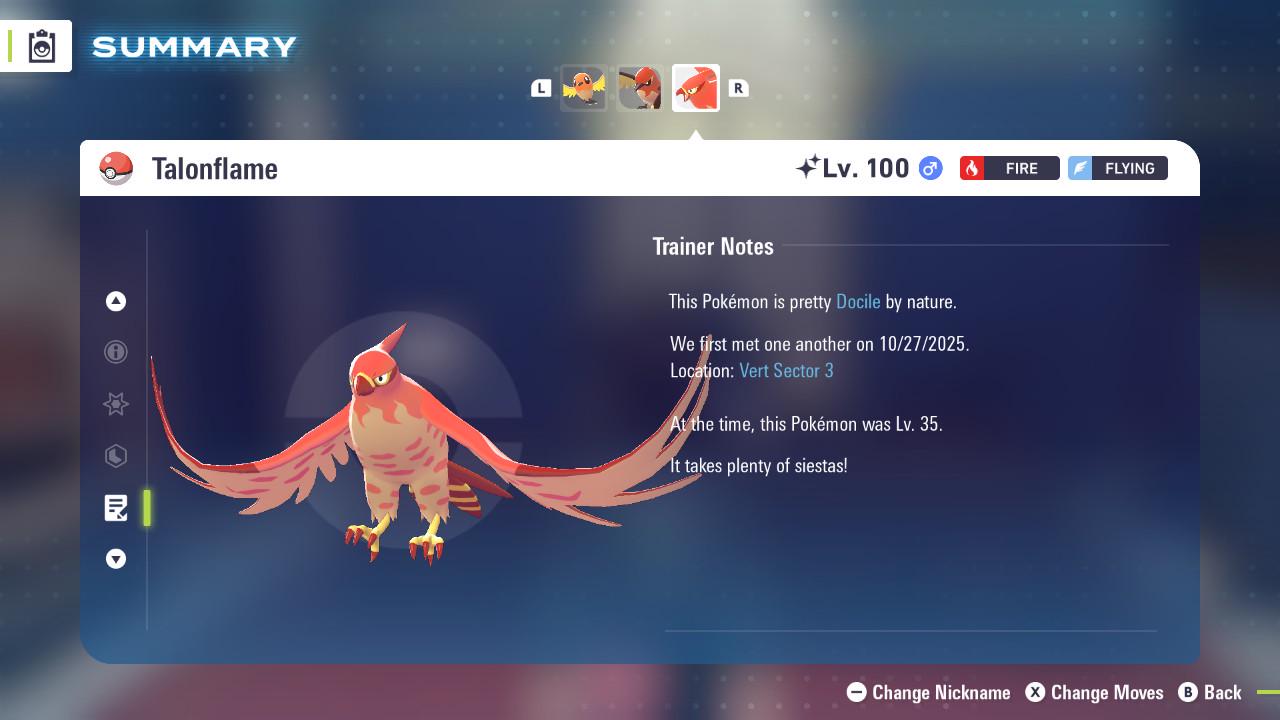Select the FIRE type badge
Image resolution: width=1280 pixels, height=720 pixels.
click(x=1009, y=168)
